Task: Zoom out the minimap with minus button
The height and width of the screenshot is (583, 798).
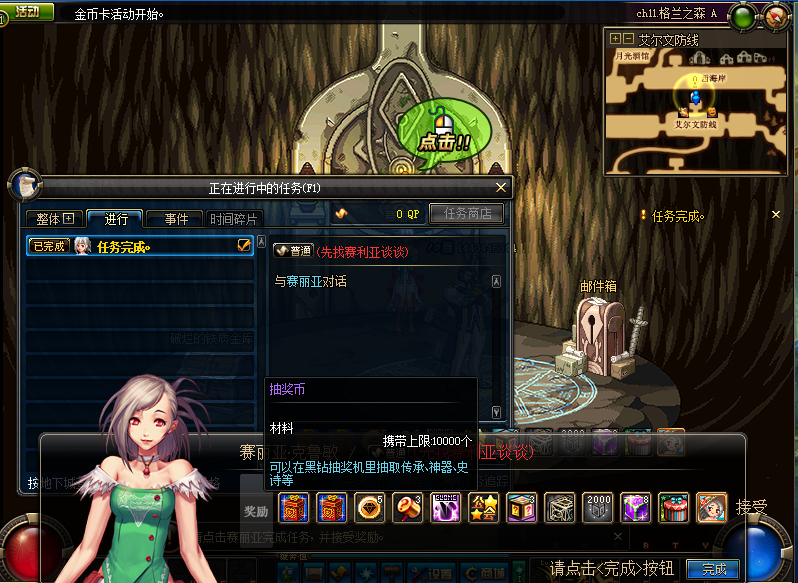Action: 628,39
